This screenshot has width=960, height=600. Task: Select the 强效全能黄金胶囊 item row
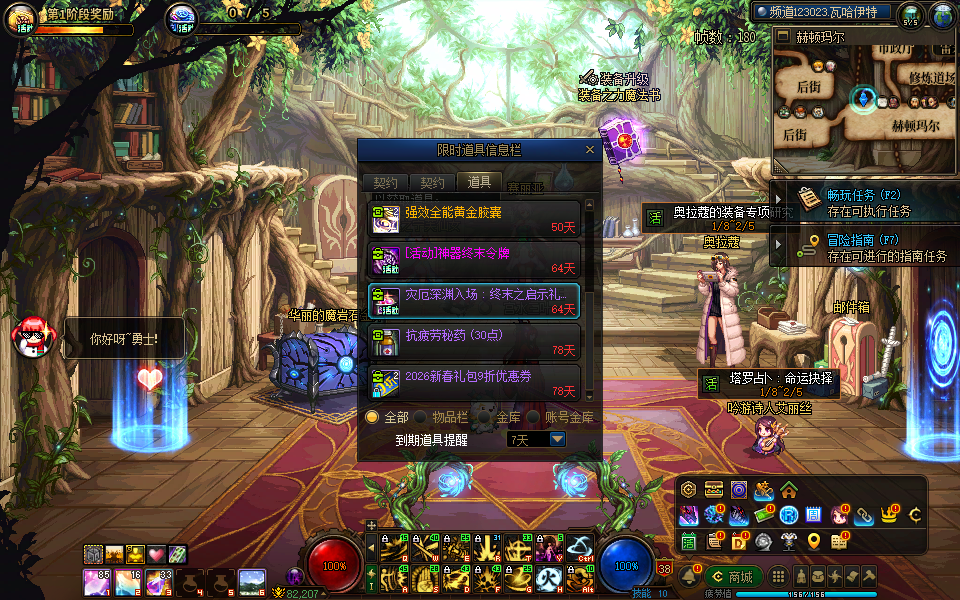(x=474, y=219)
